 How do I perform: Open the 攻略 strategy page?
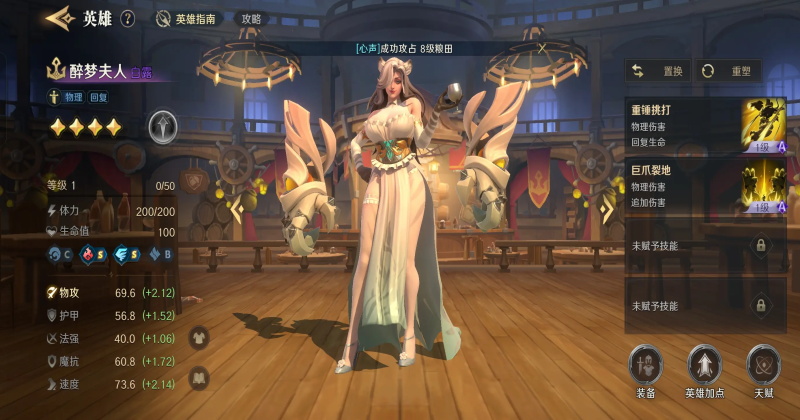[251, 18]
